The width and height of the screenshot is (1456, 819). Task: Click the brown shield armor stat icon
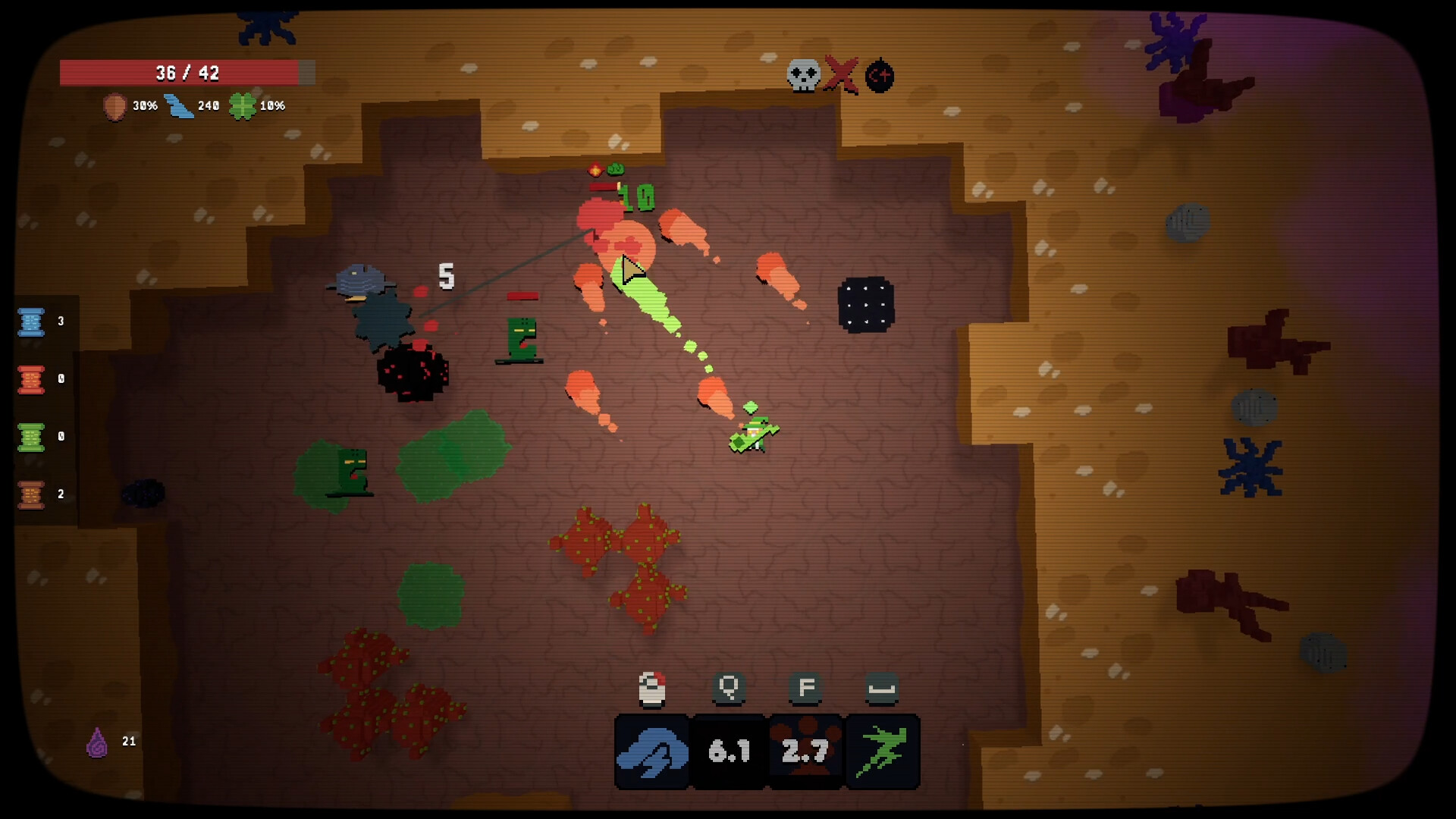(x=115, y=107)
